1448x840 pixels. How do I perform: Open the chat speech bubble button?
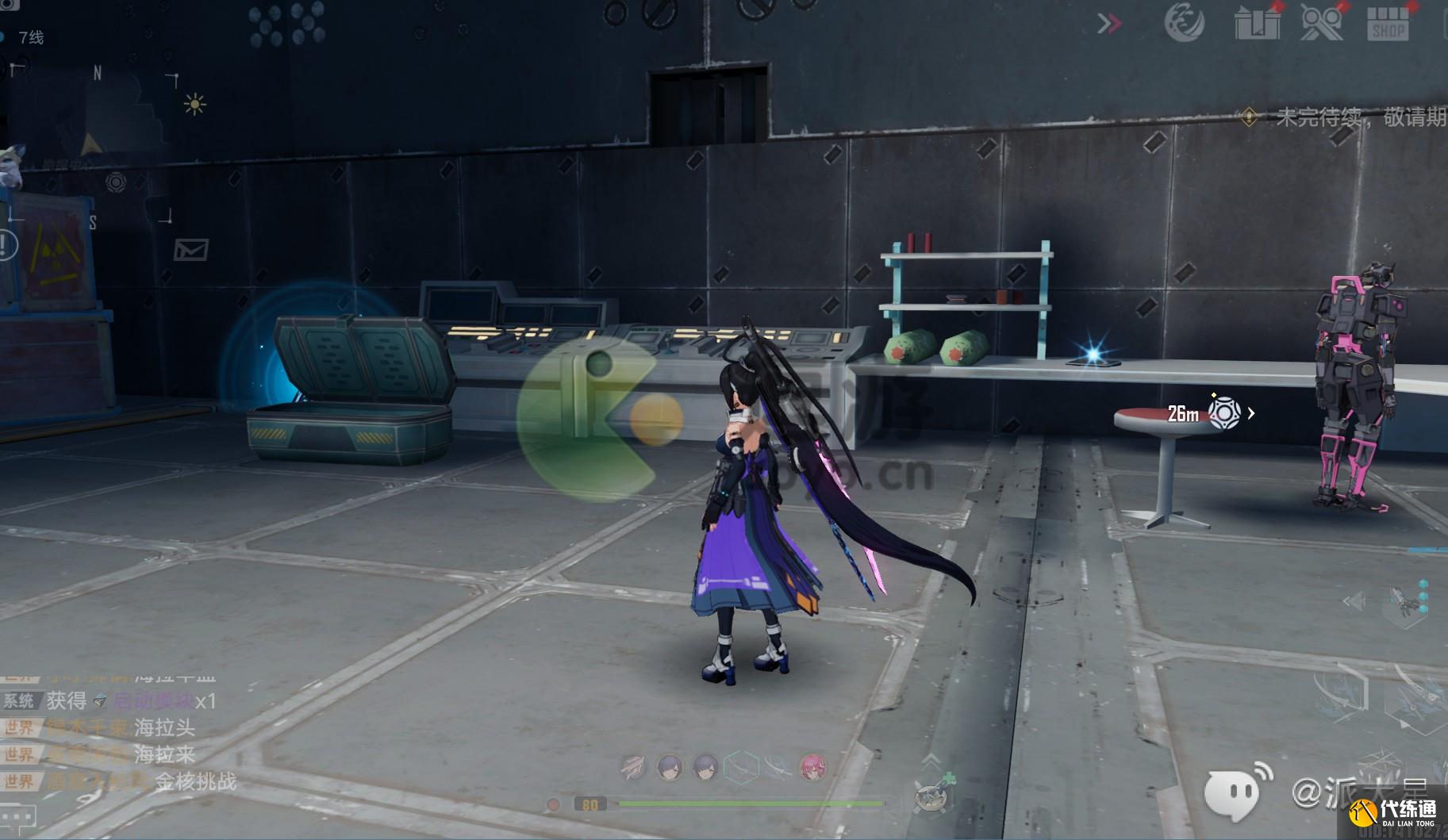(x=17, y=816)
